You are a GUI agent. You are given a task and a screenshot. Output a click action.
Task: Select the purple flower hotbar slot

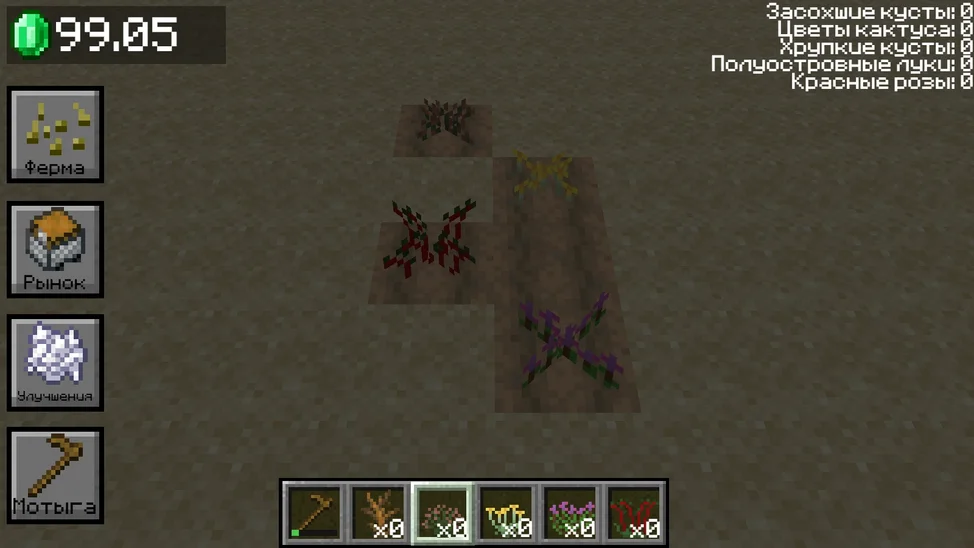point(570,512)
